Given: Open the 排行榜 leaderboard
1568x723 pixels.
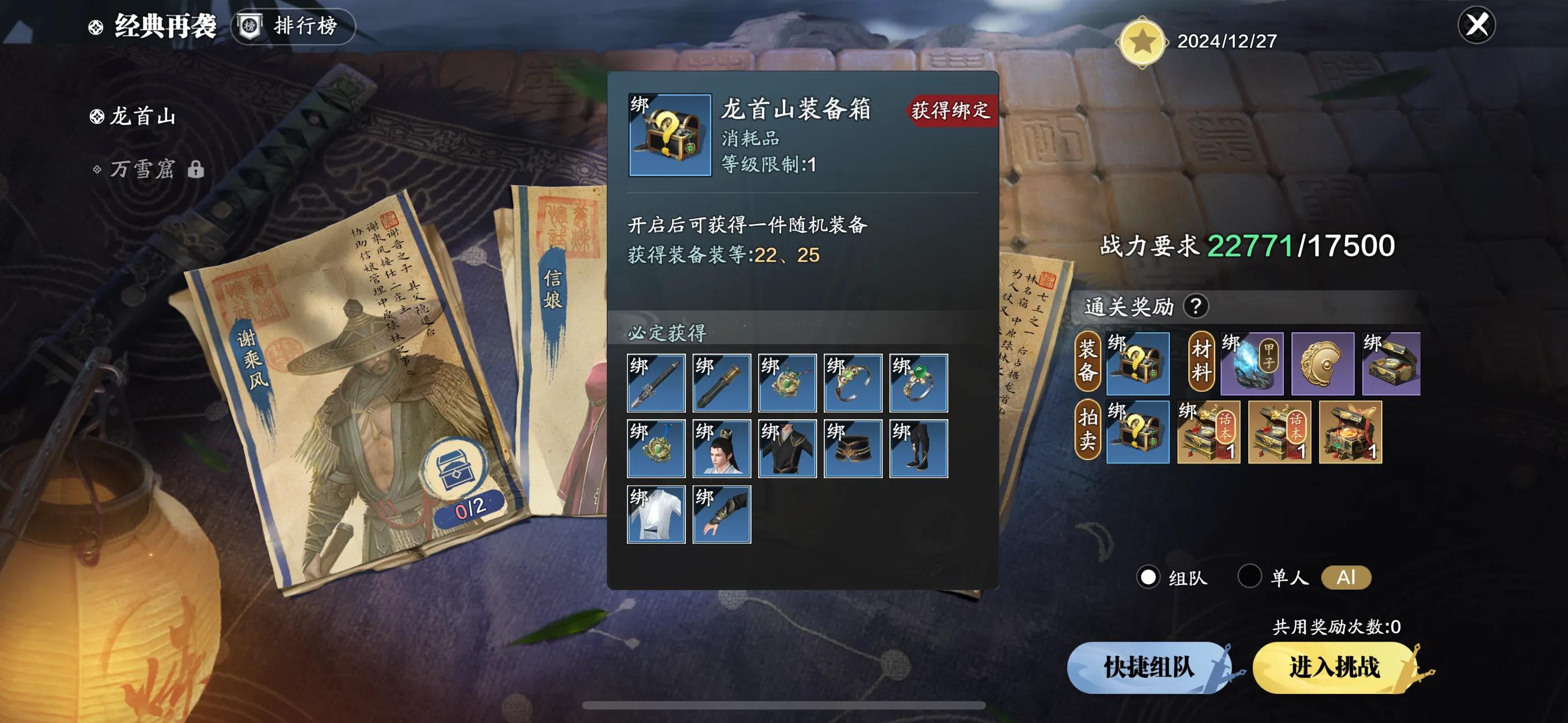Looking at the screenshot, I should point(293,26).
